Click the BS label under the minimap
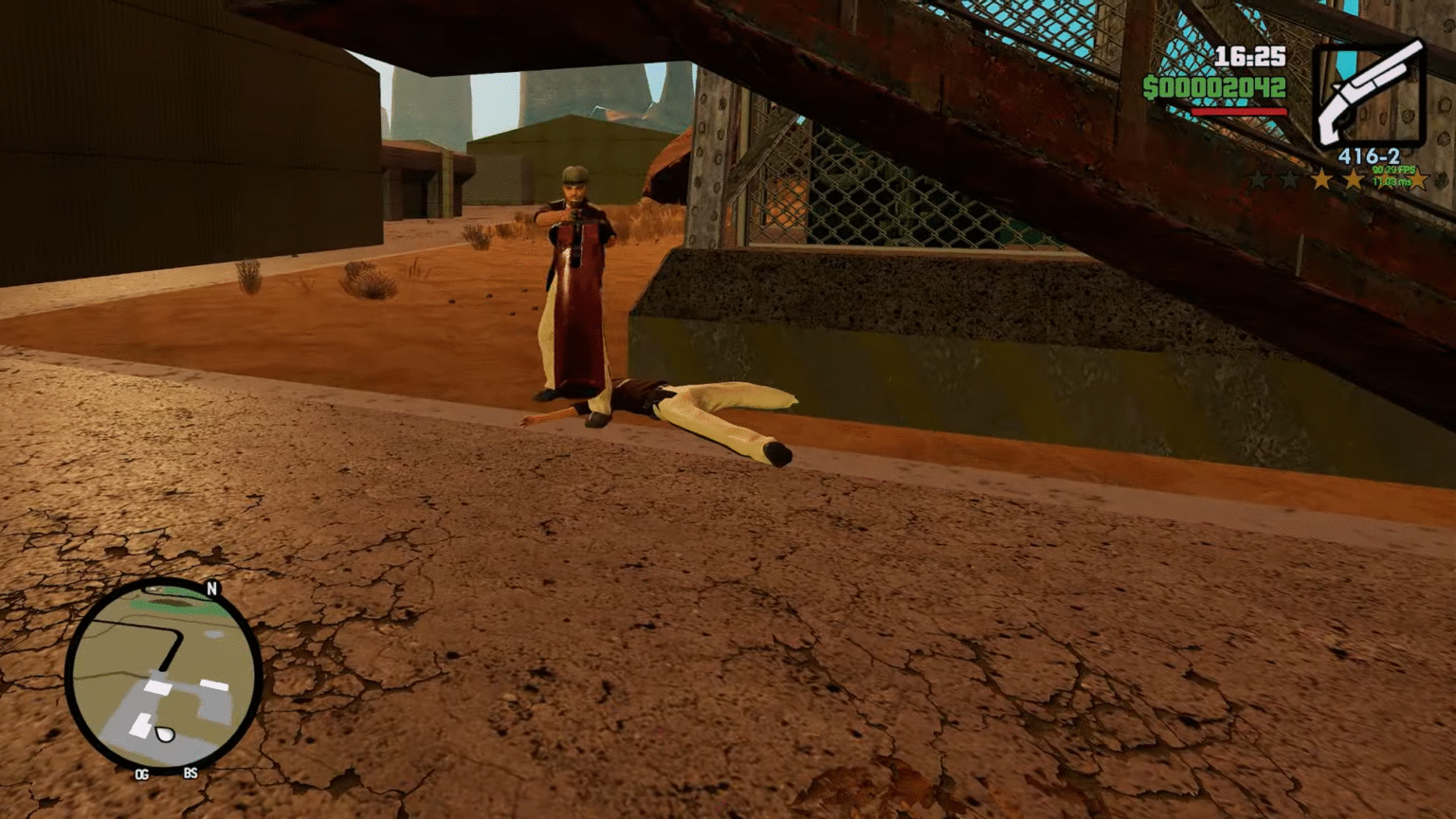Viewport: 1456px width, 819px height. [191, 773]
